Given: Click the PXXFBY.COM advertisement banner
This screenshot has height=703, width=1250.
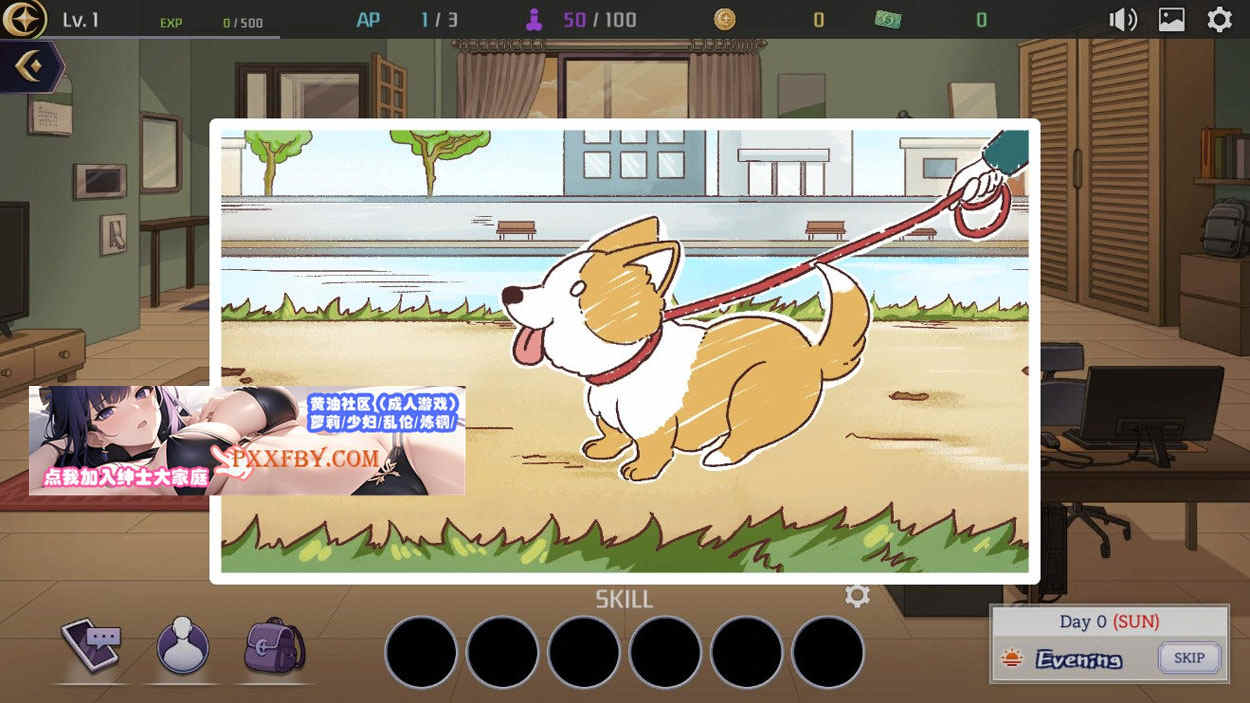Looking at the screenshot, I should (247, 440).
